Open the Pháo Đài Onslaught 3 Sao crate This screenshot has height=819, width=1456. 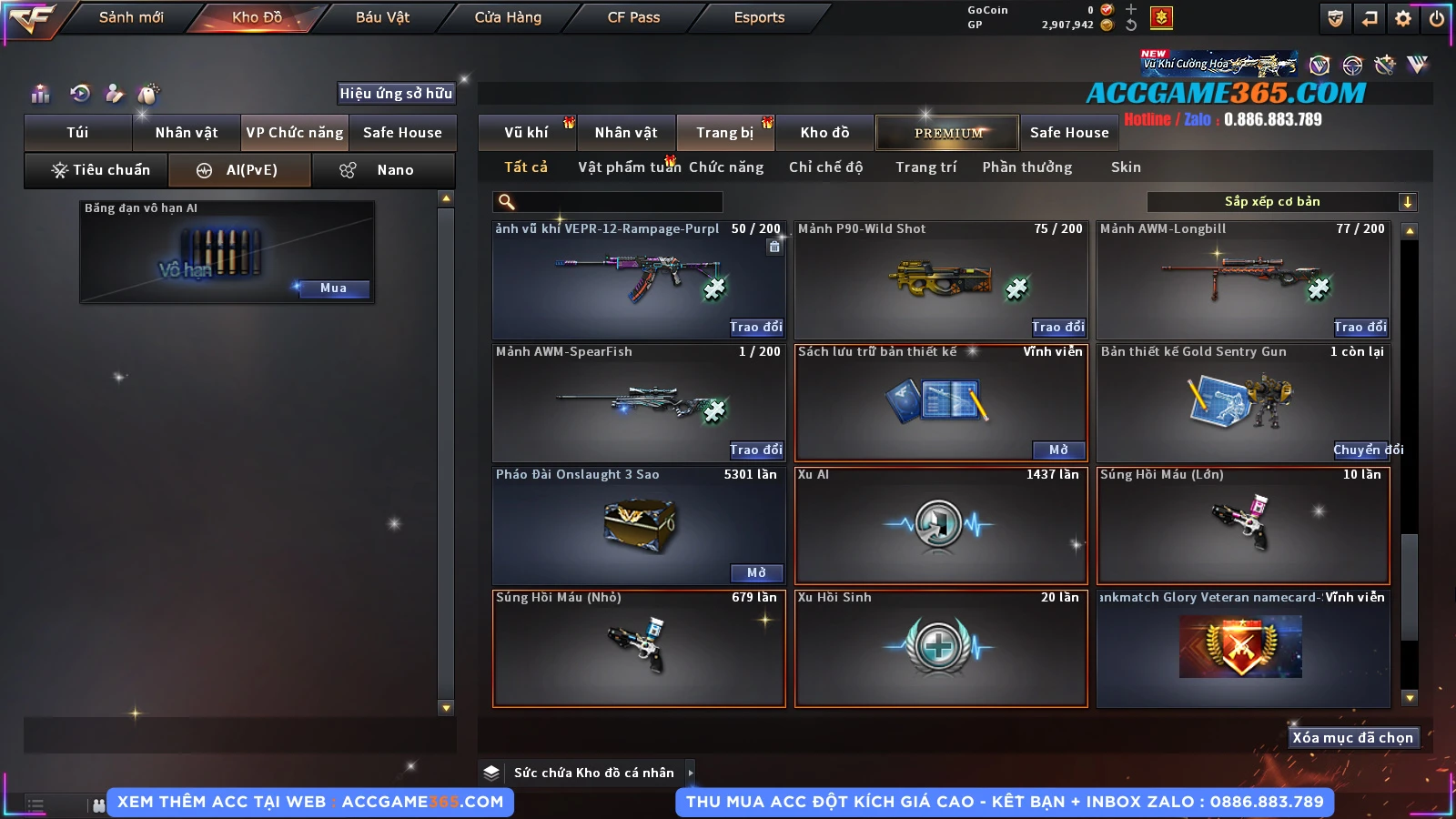point(756,572)
